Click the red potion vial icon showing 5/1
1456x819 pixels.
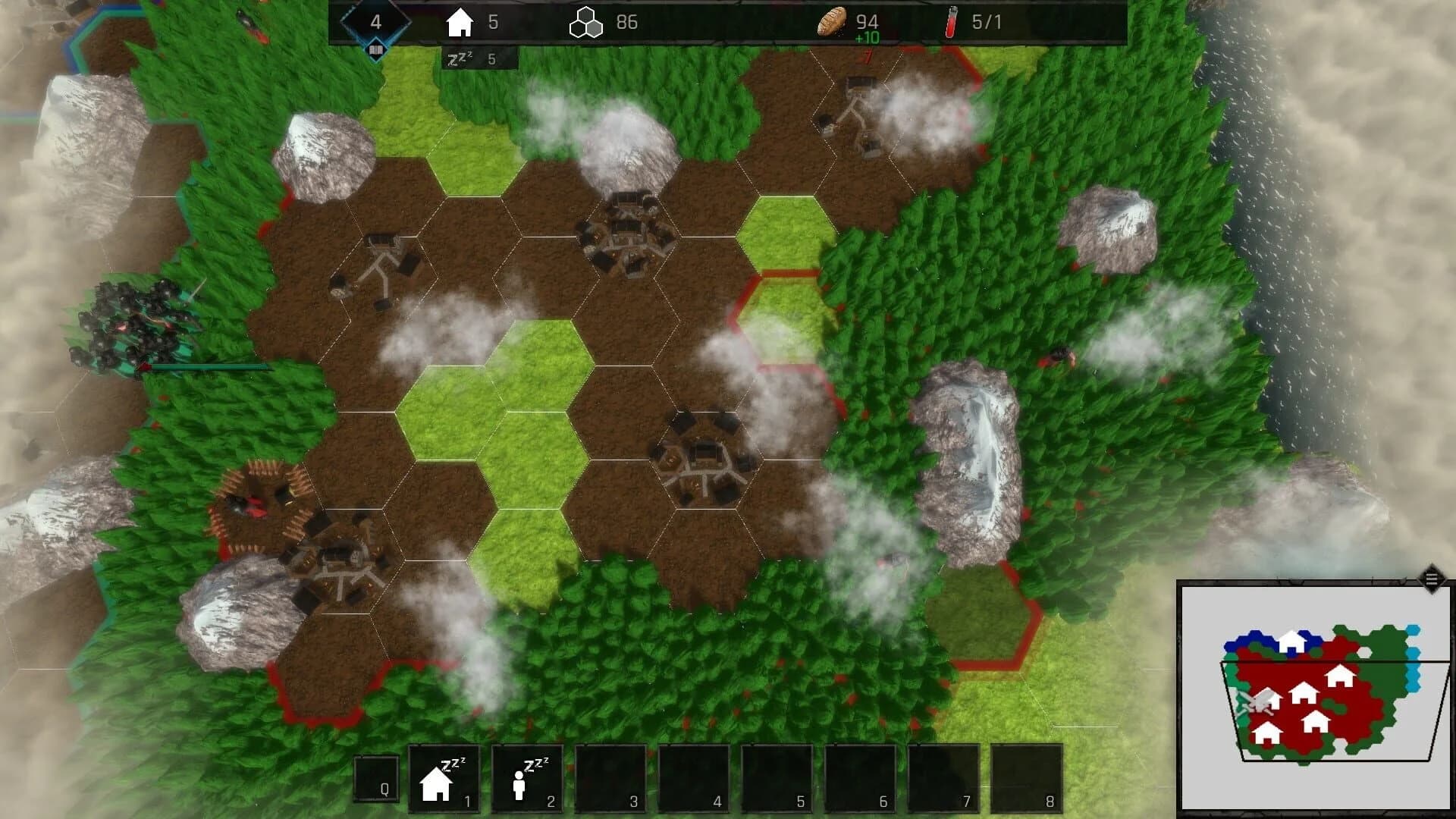[x=950, y=22]
